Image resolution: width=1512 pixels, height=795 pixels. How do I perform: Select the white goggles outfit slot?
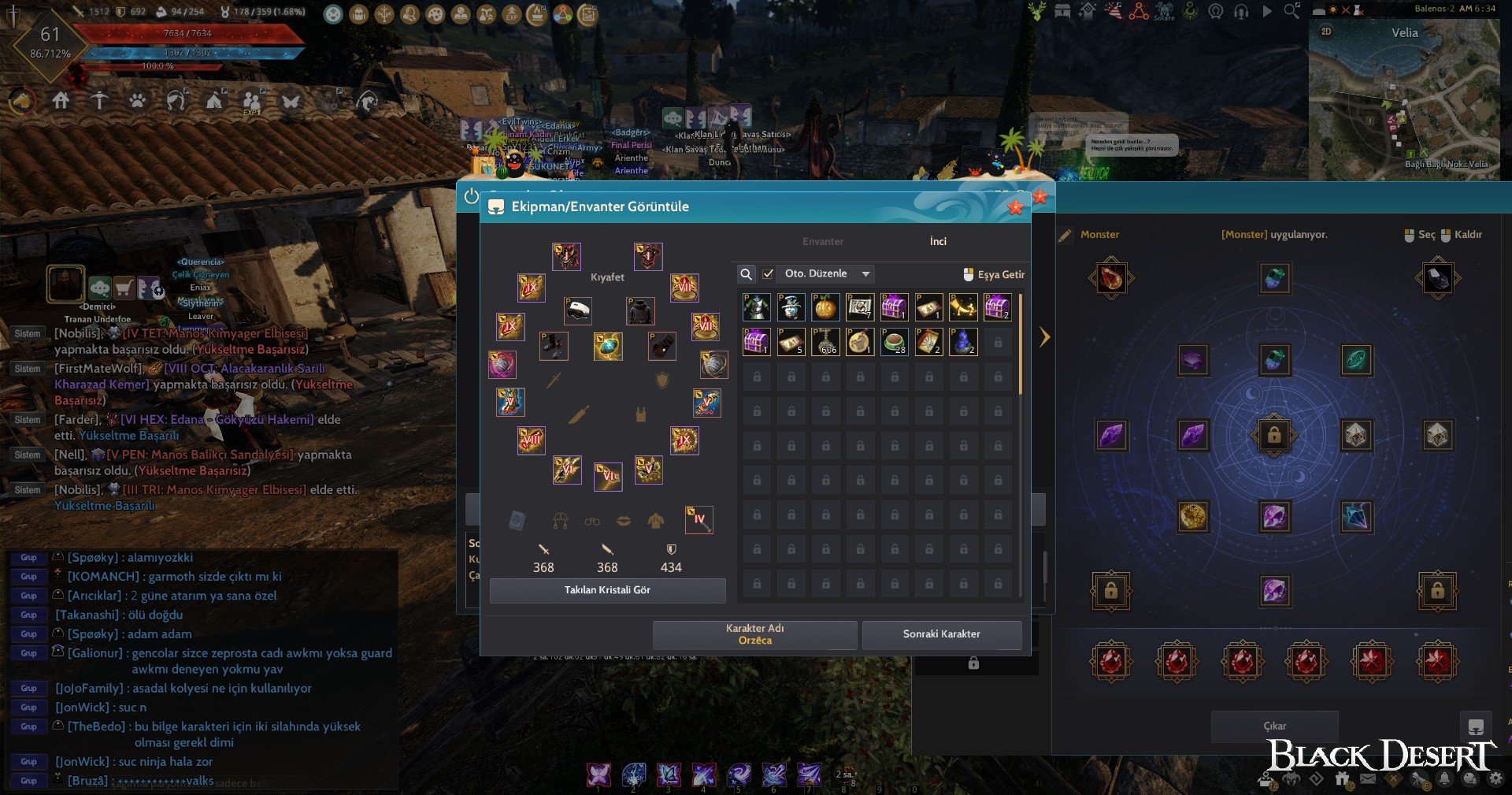[x=578, y=310]
